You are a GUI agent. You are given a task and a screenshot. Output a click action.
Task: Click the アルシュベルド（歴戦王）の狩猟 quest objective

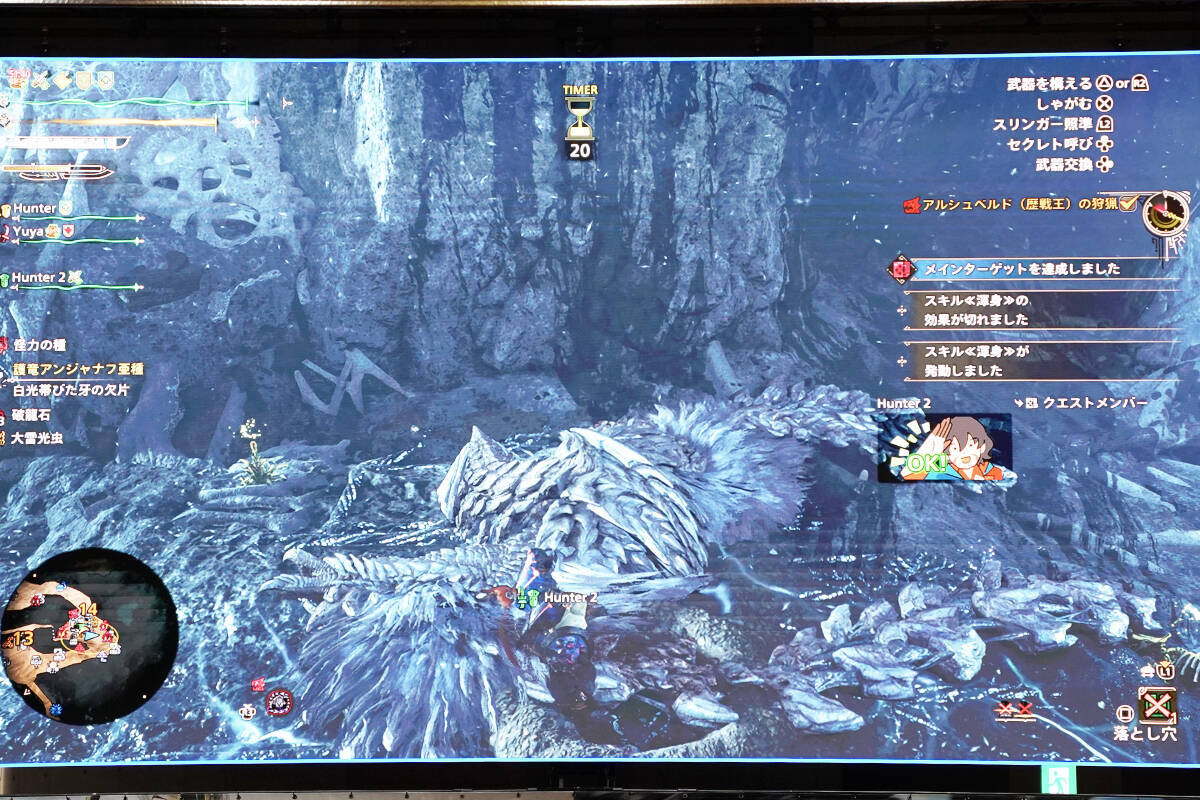(x=1018, y=204)
